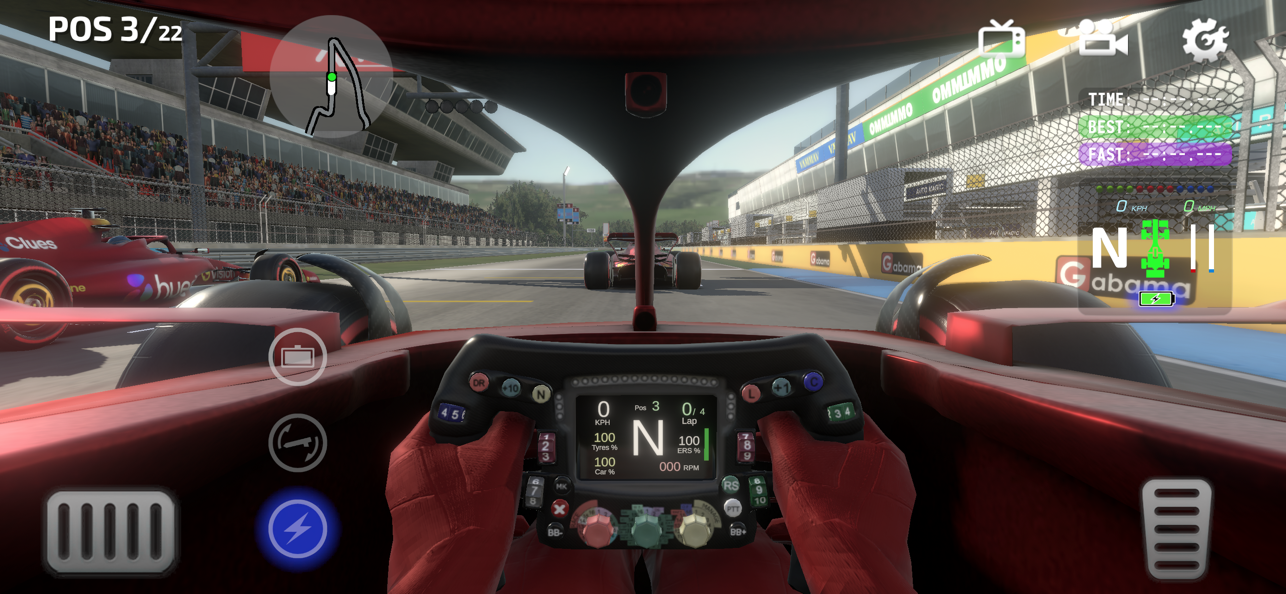This screenshot has height=594, width=1286.
Task: Tap the TV broadcast view icon
Action: tap(1001, 39)
